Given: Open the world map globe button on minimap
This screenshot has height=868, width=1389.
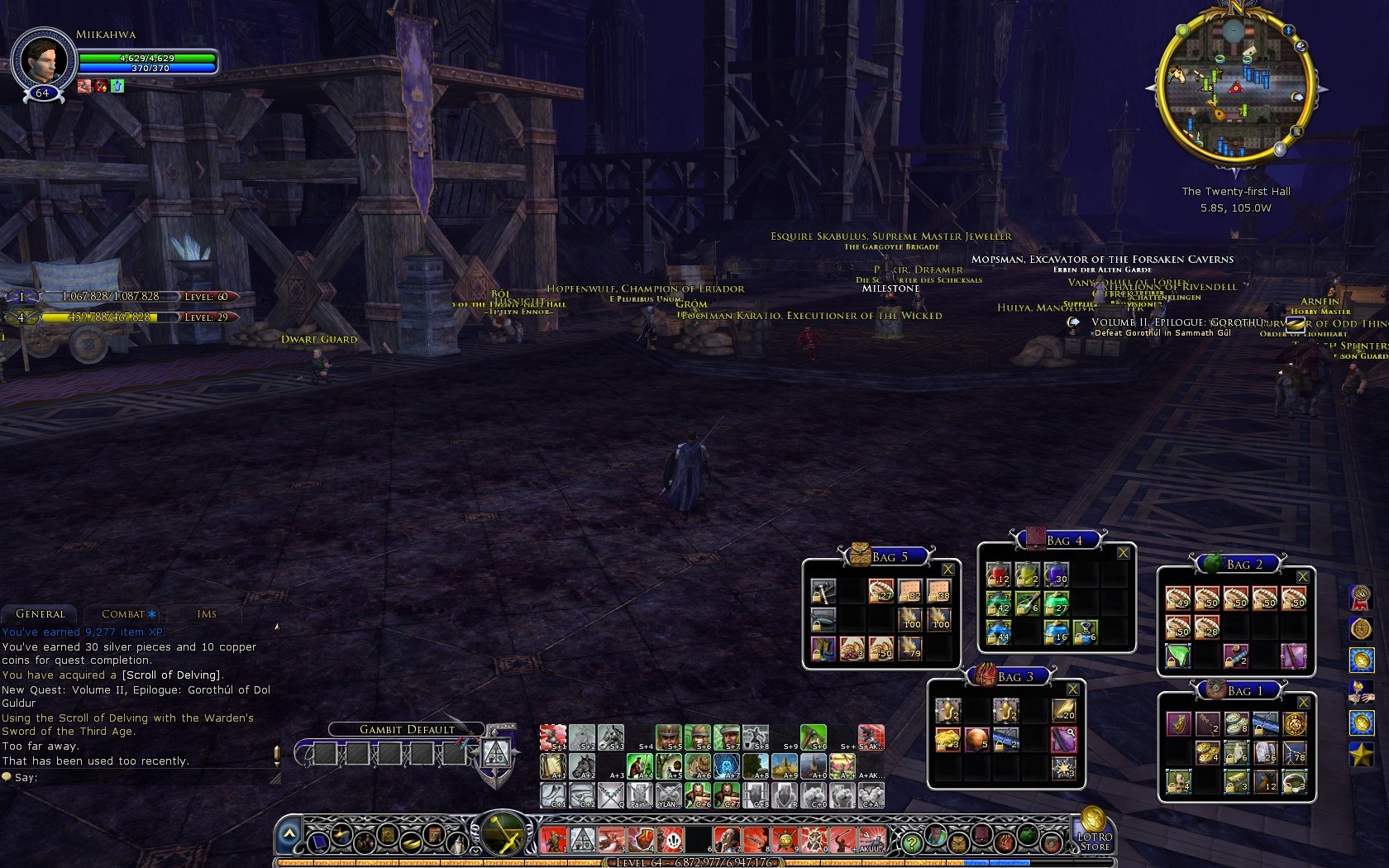Looking at the screenshot, I should click(1301, 47).
